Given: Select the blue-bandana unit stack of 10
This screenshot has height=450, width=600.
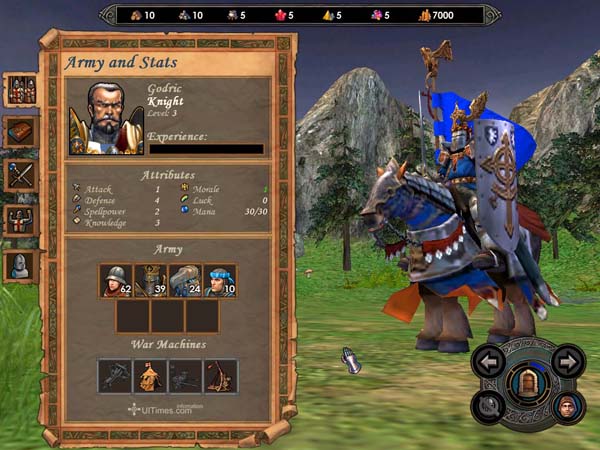Looking at the screenshot, I should point(219,281).
